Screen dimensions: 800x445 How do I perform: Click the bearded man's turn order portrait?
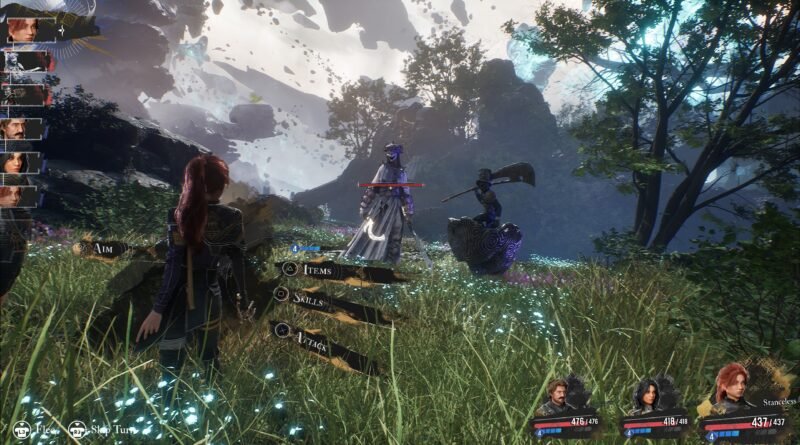point(22,129)
